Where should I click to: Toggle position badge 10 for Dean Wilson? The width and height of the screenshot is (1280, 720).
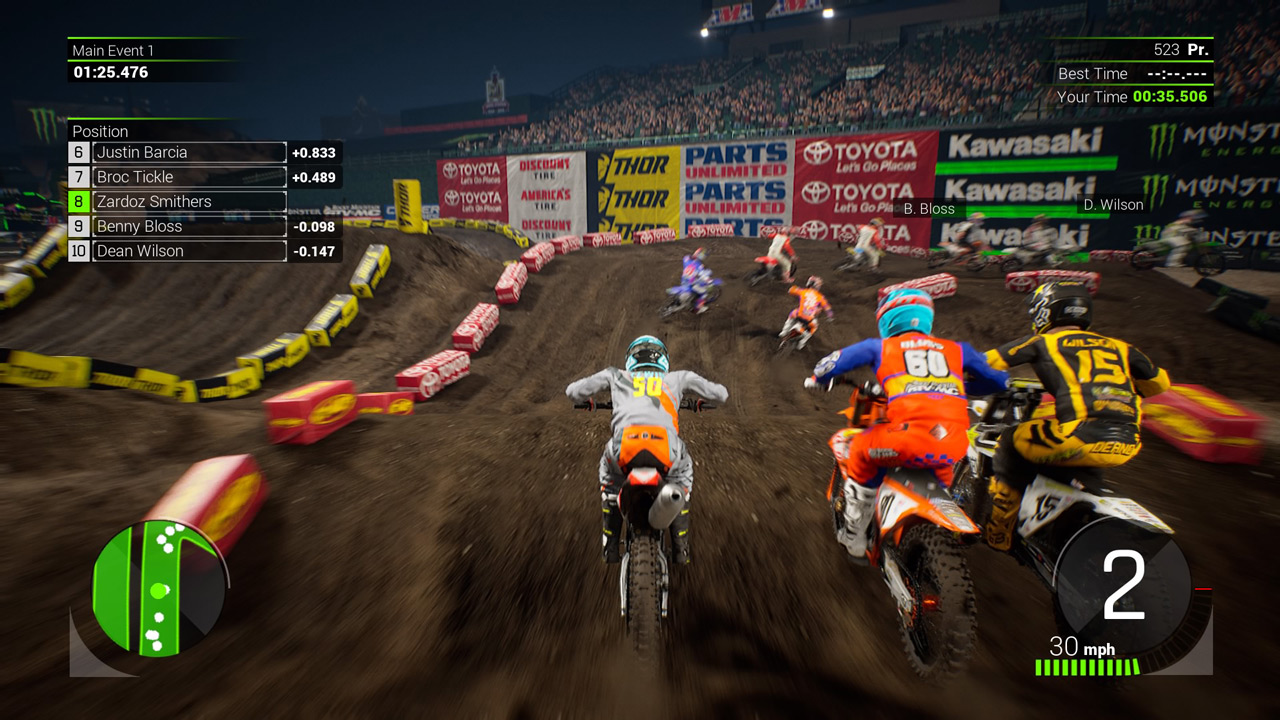82,251
